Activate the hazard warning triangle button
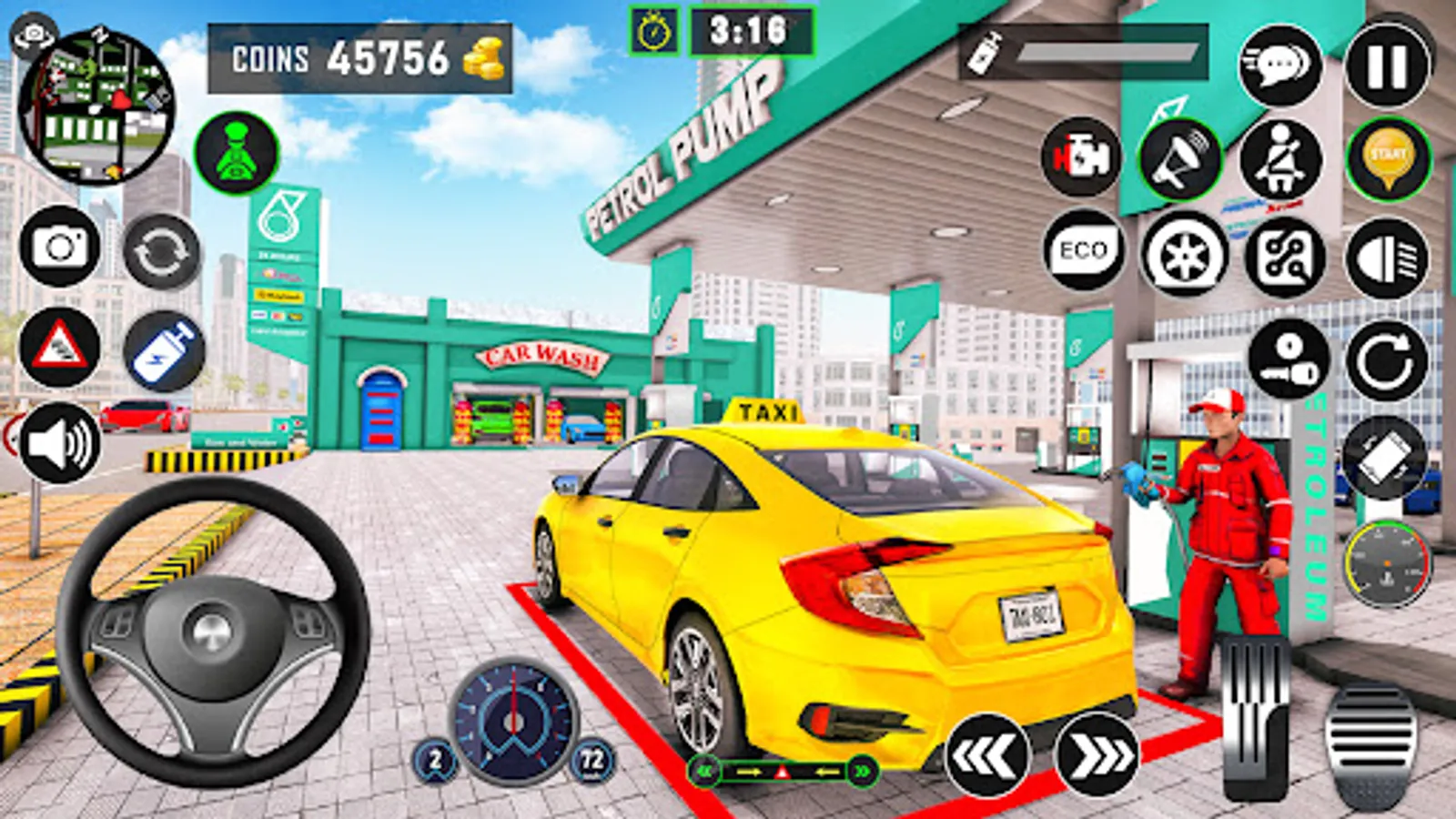This screenshot has width=1456, height=819. (60, 347)
